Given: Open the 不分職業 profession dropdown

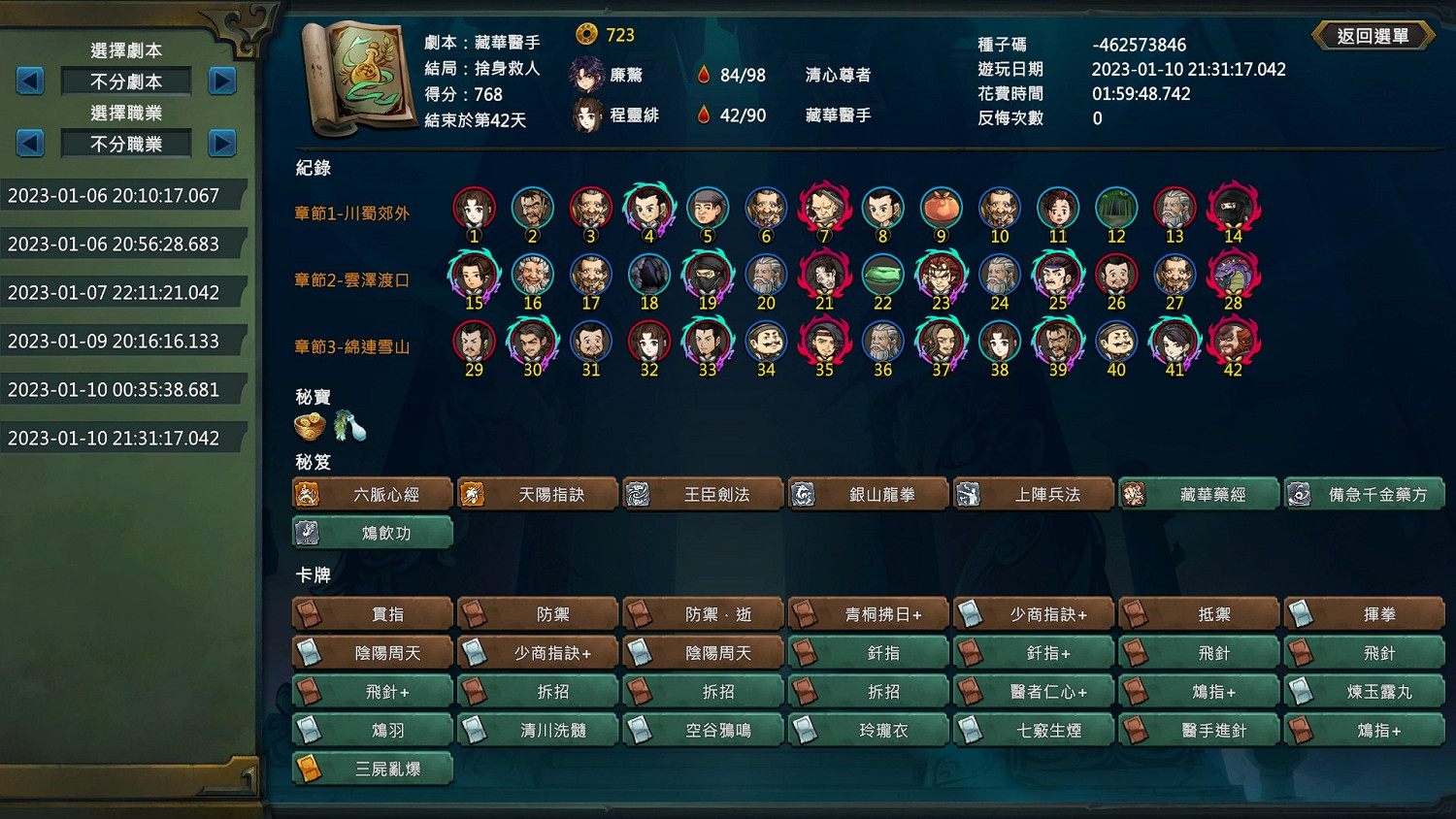Looking at the screenshot, I should point(125,143).
